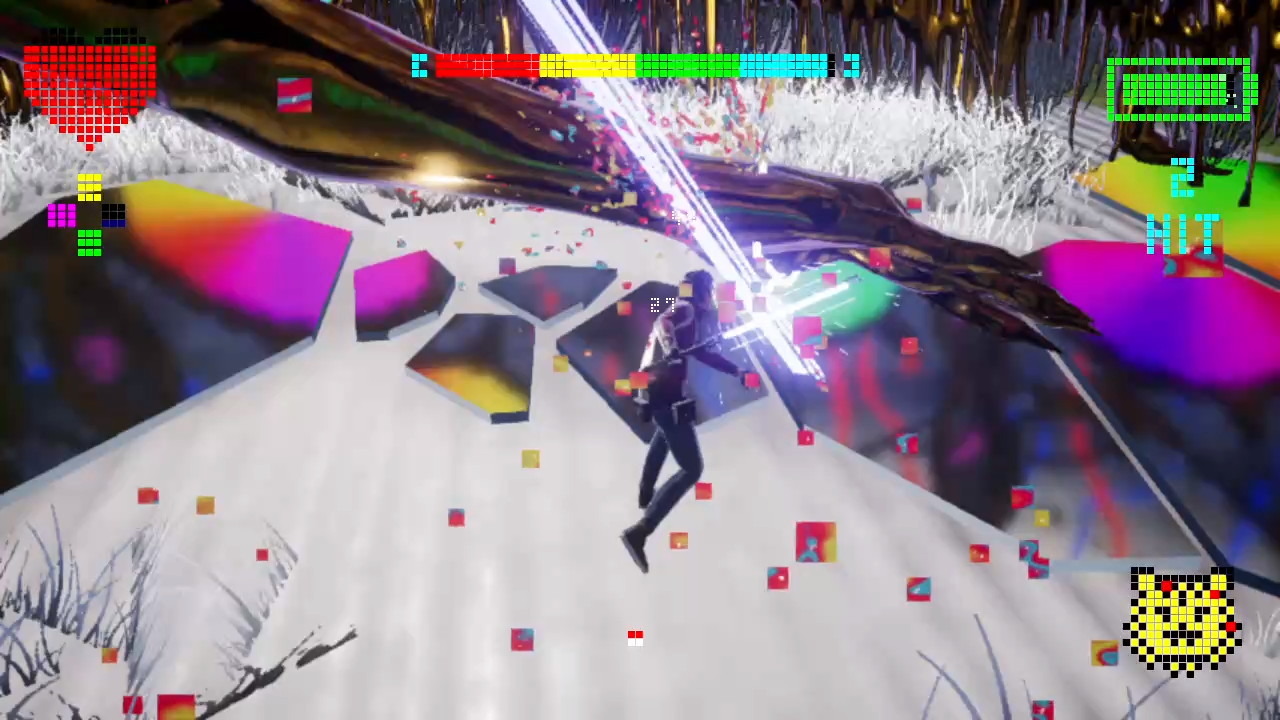The height and width of the screenshot is (720, 1280).
Task: Click the number 2 above HIT
Action: (x=1183, y=178)
